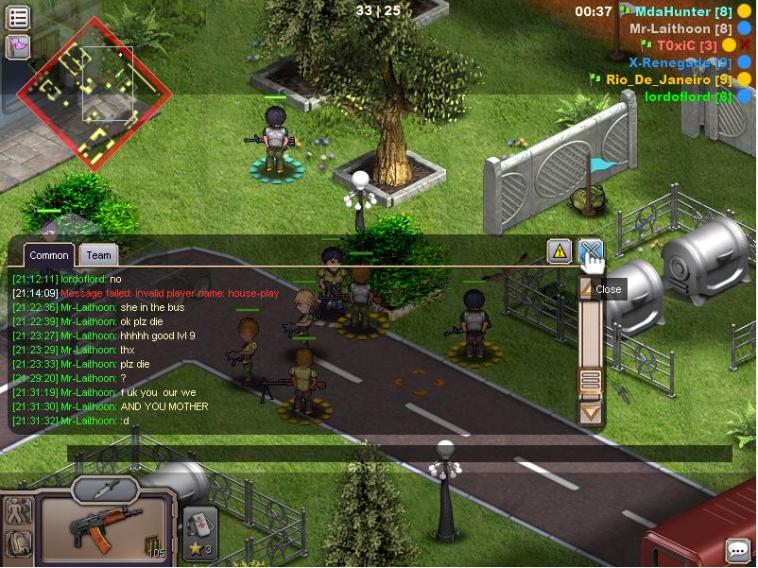
Task: Click the chat scroll down arrow
Action: tap(590, 411)
